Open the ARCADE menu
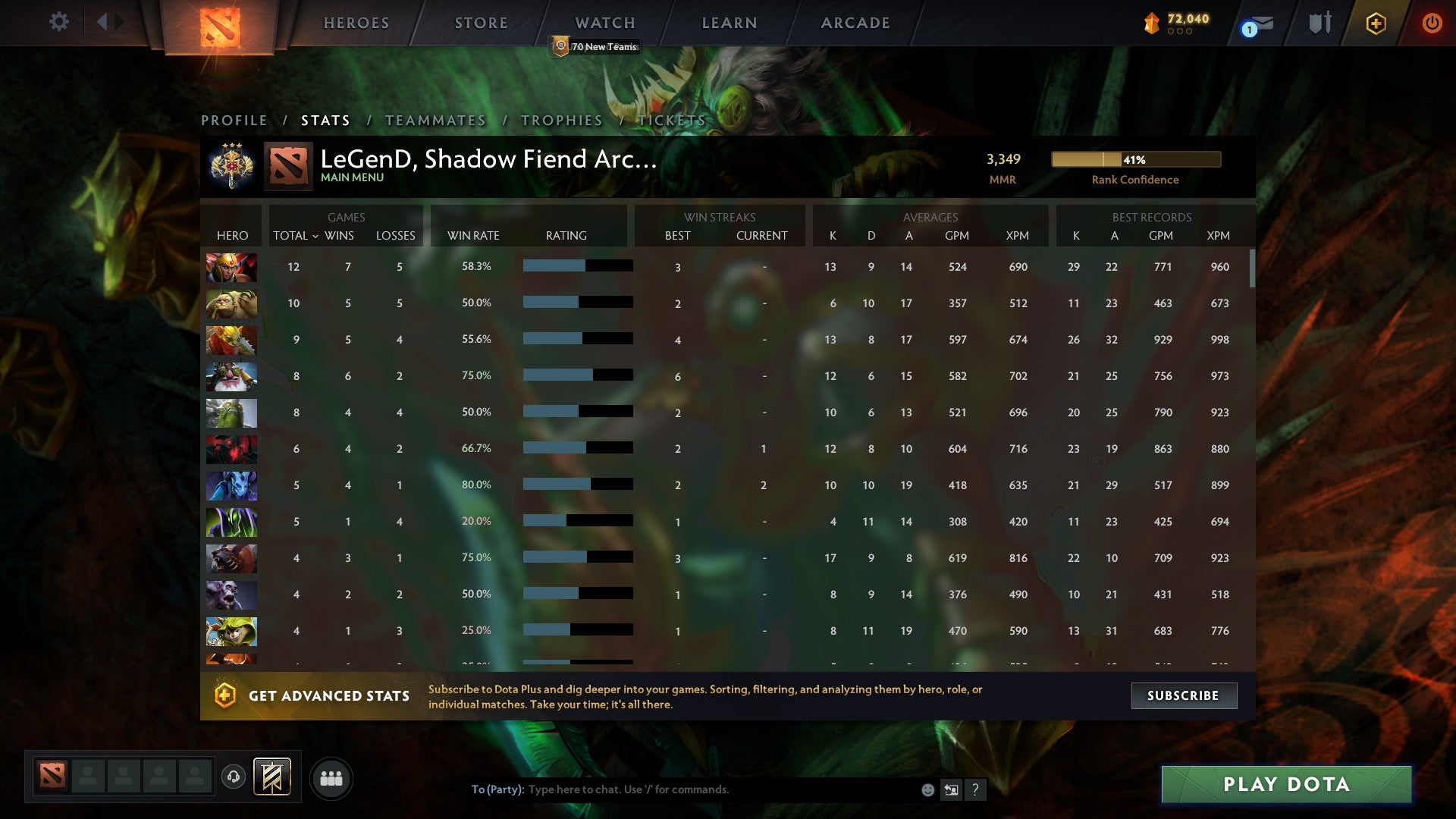 pyautogui.click(x=855, y=23)
